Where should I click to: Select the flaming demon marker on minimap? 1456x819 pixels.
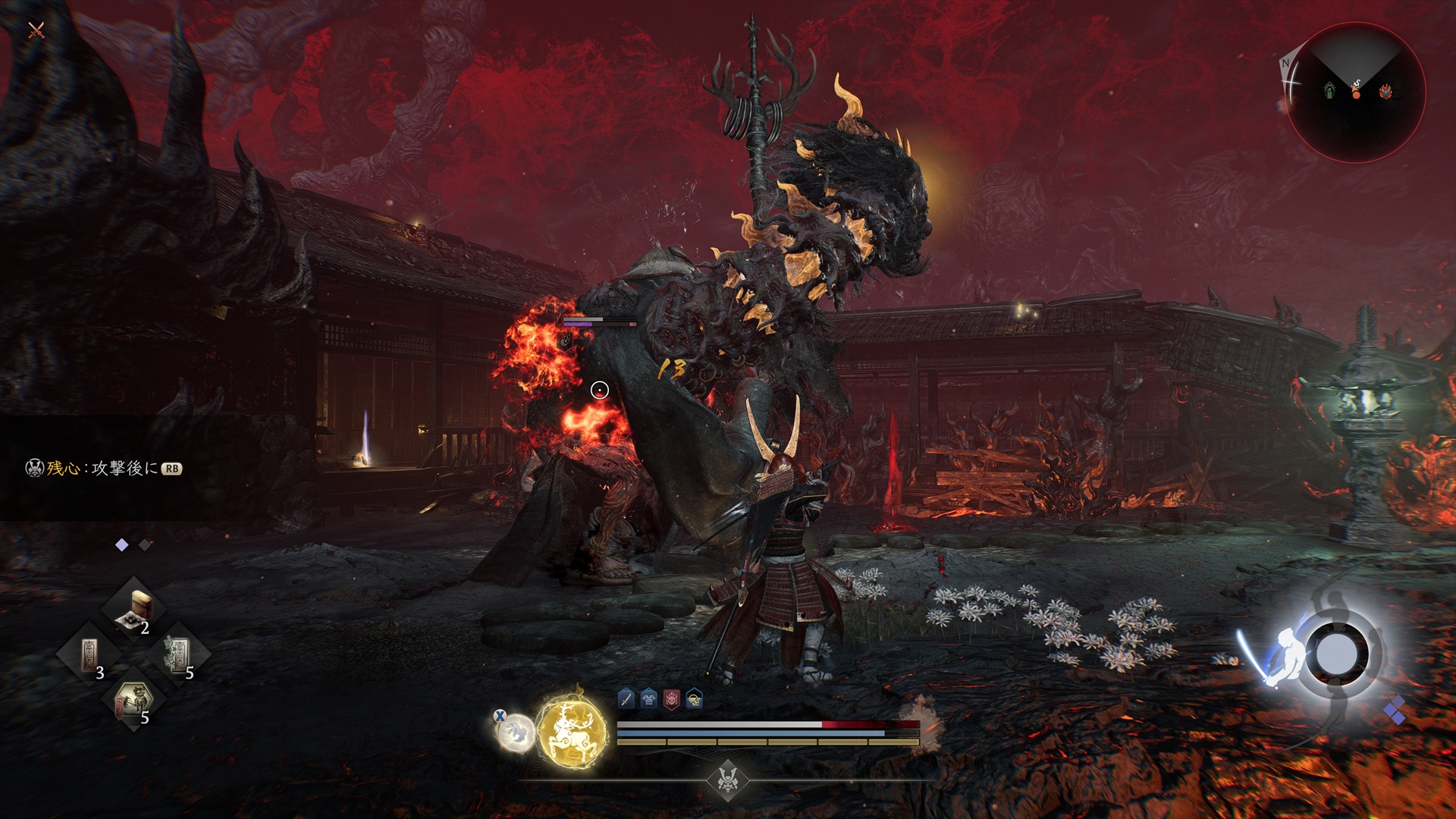pyautogui.click(x=1385, y=92)
